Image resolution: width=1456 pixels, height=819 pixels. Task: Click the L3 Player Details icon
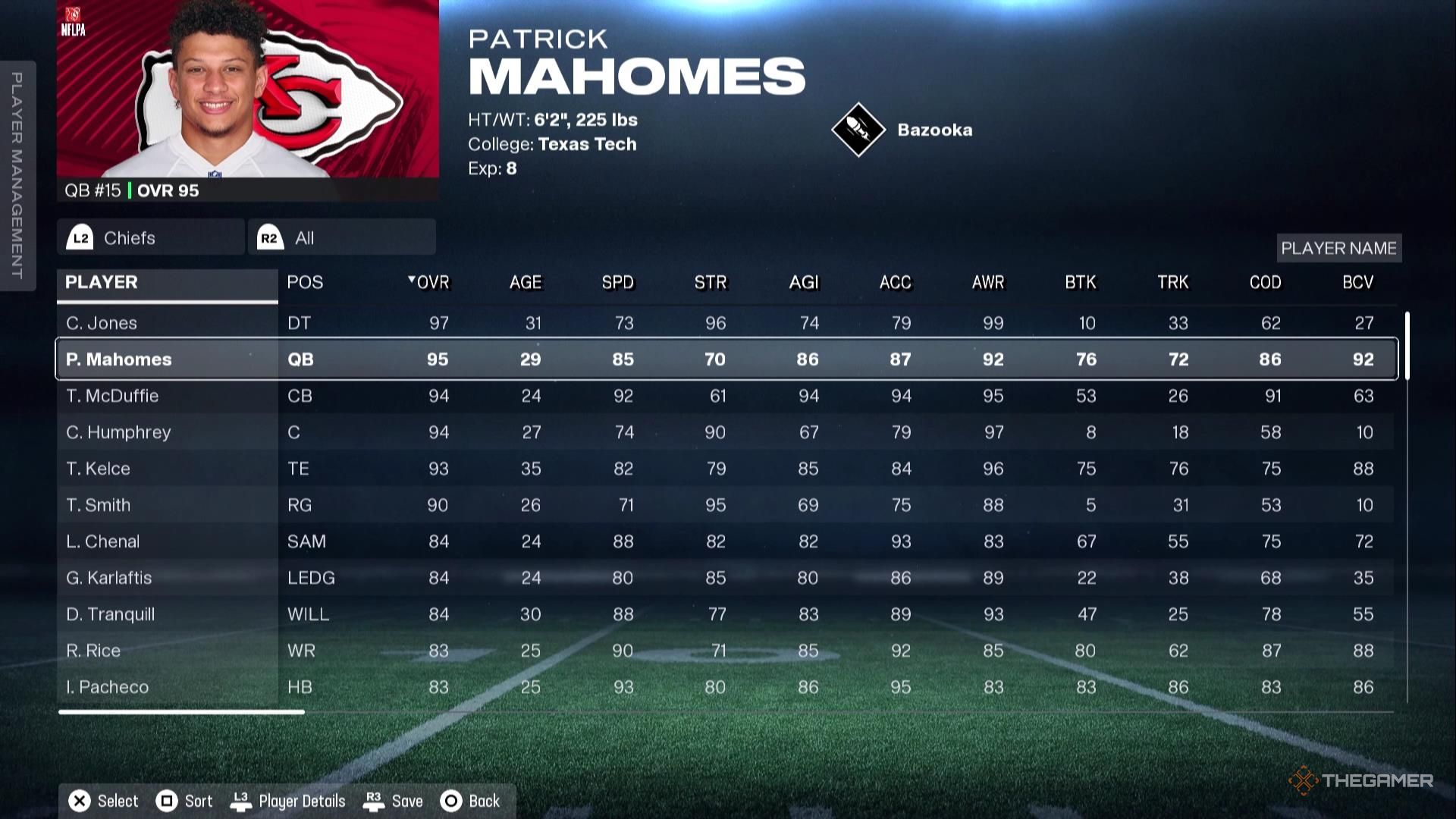242,800
